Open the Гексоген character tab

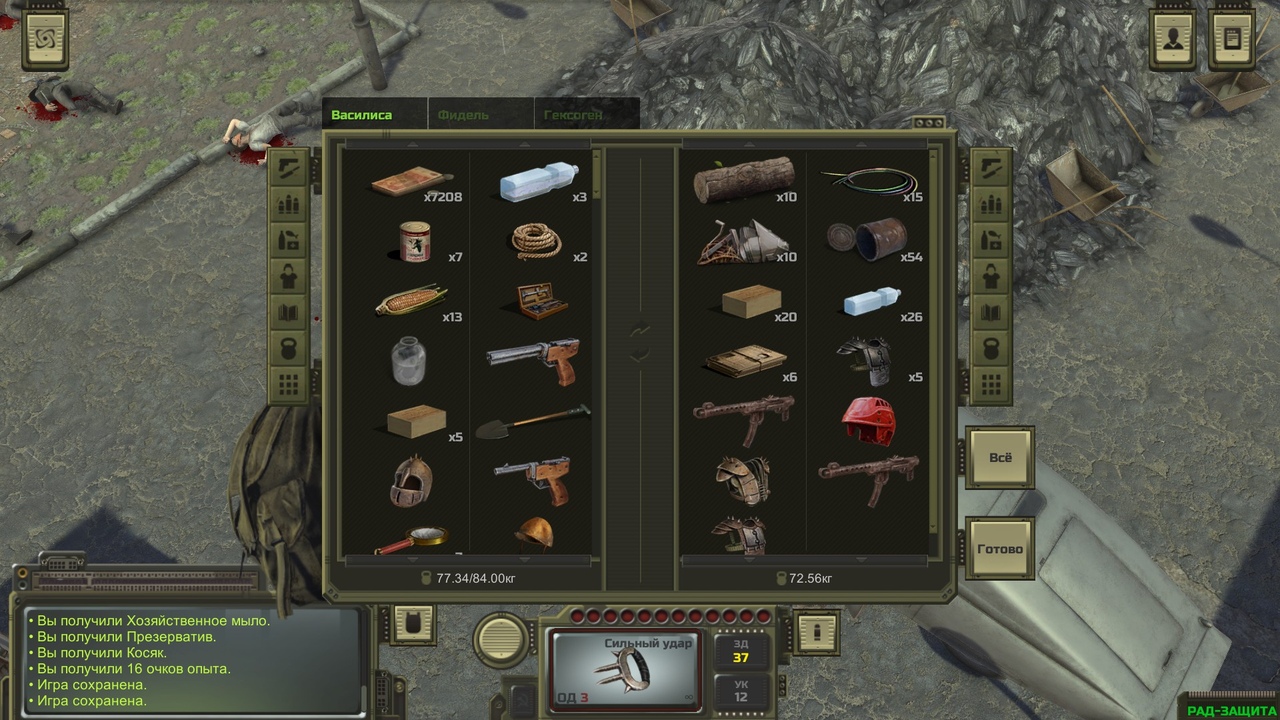pos(573,115)
